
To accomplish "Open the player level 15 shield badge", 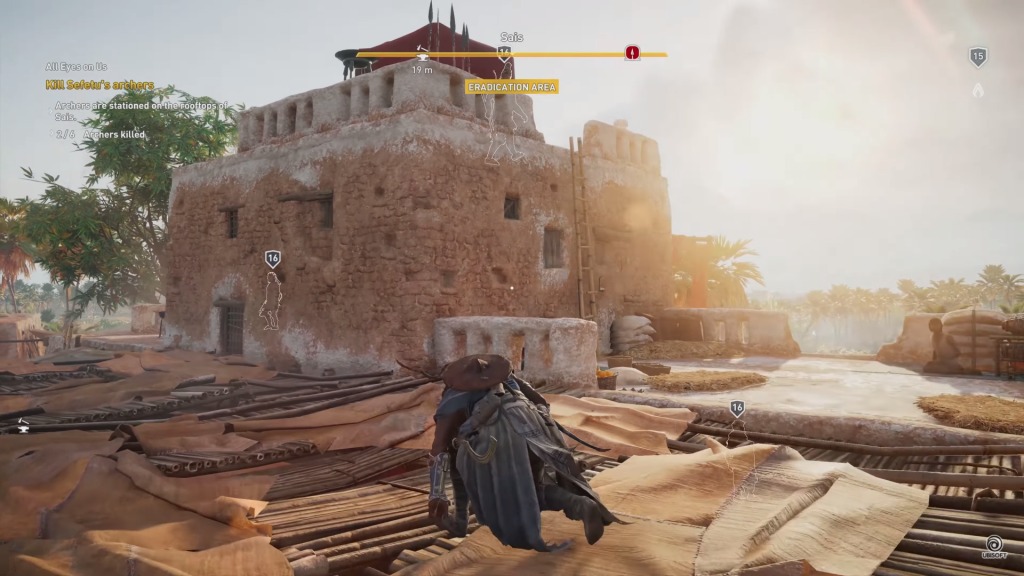I will click(x=978, y=57).
